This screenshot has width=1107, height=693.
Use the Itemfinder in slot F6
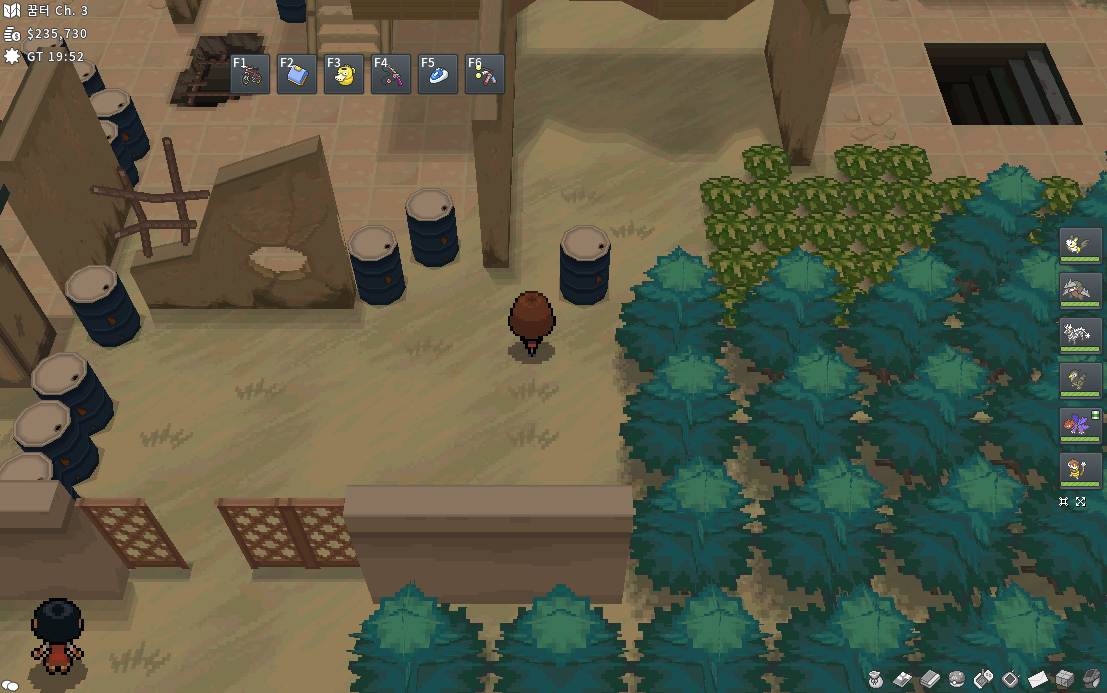pos(485,74)
